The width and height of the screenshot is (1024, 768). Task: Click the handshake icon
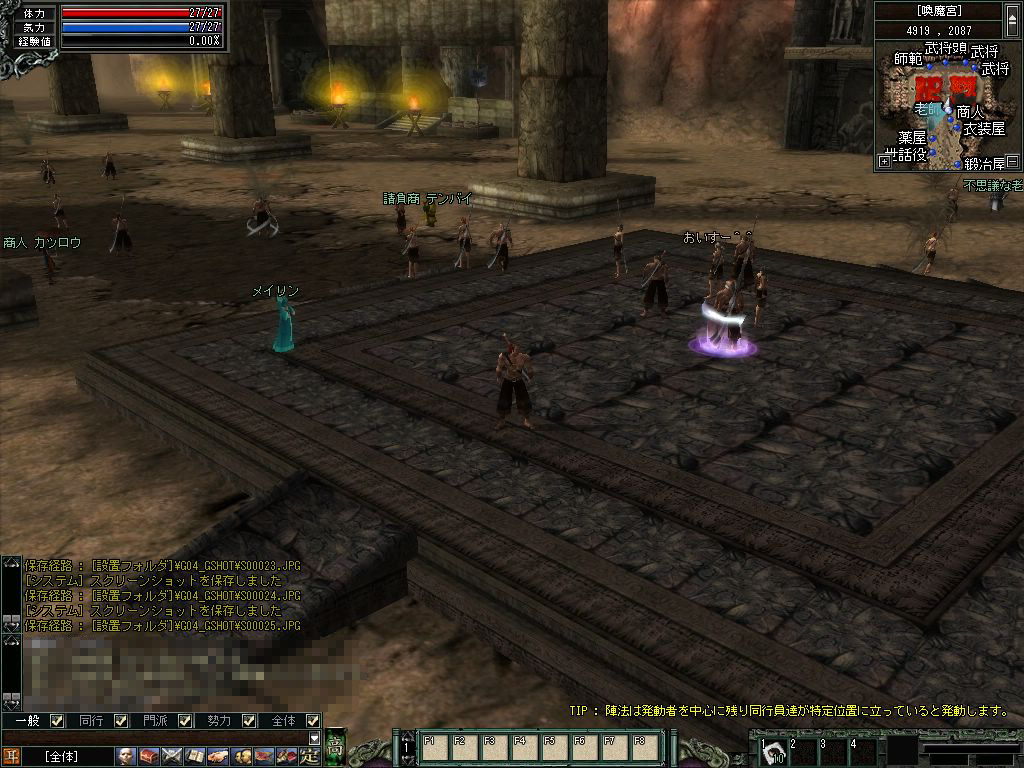(x=218, y=756)
